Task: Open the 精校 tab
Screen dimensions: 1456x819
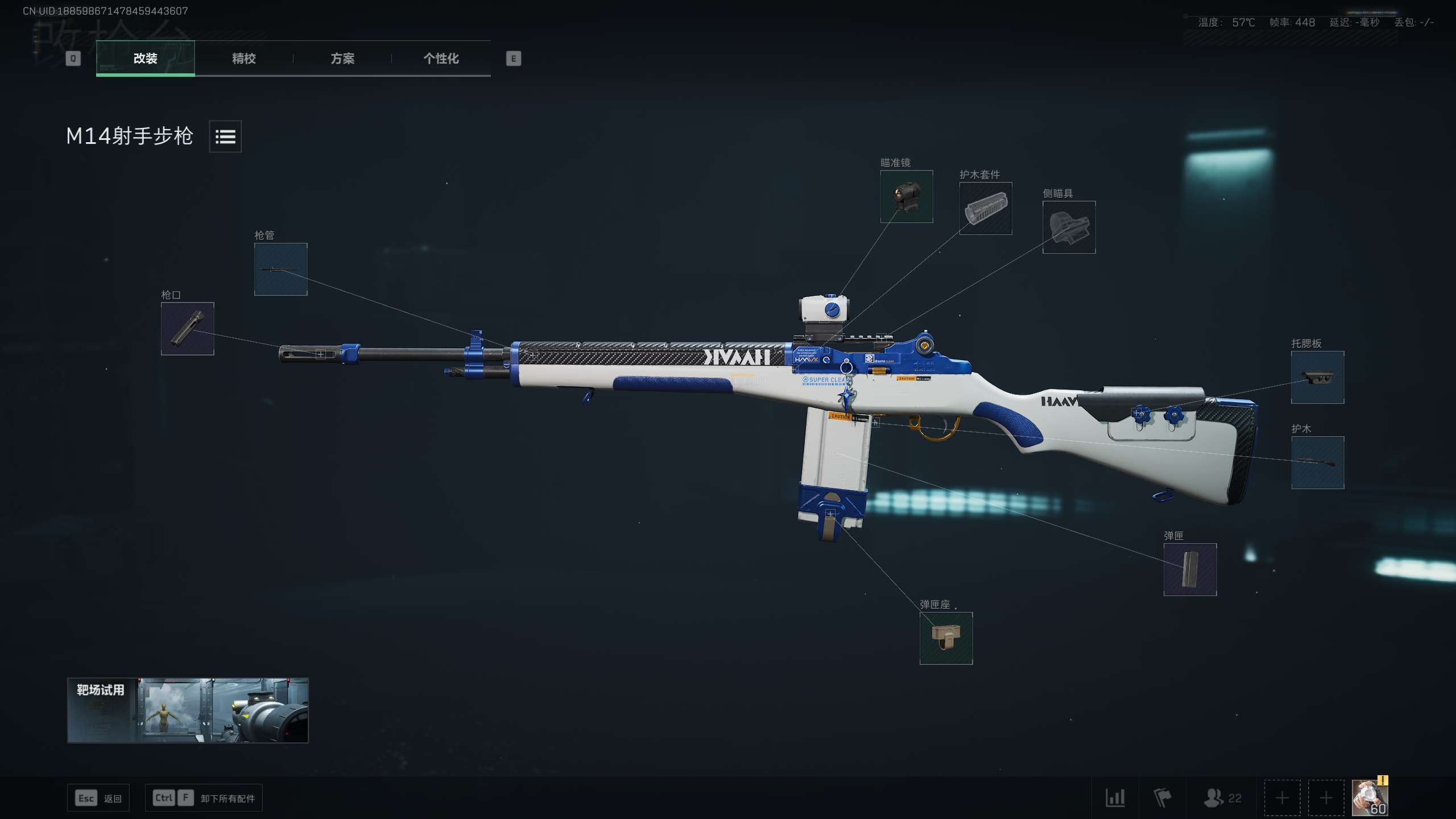Action: pos(244,58)
